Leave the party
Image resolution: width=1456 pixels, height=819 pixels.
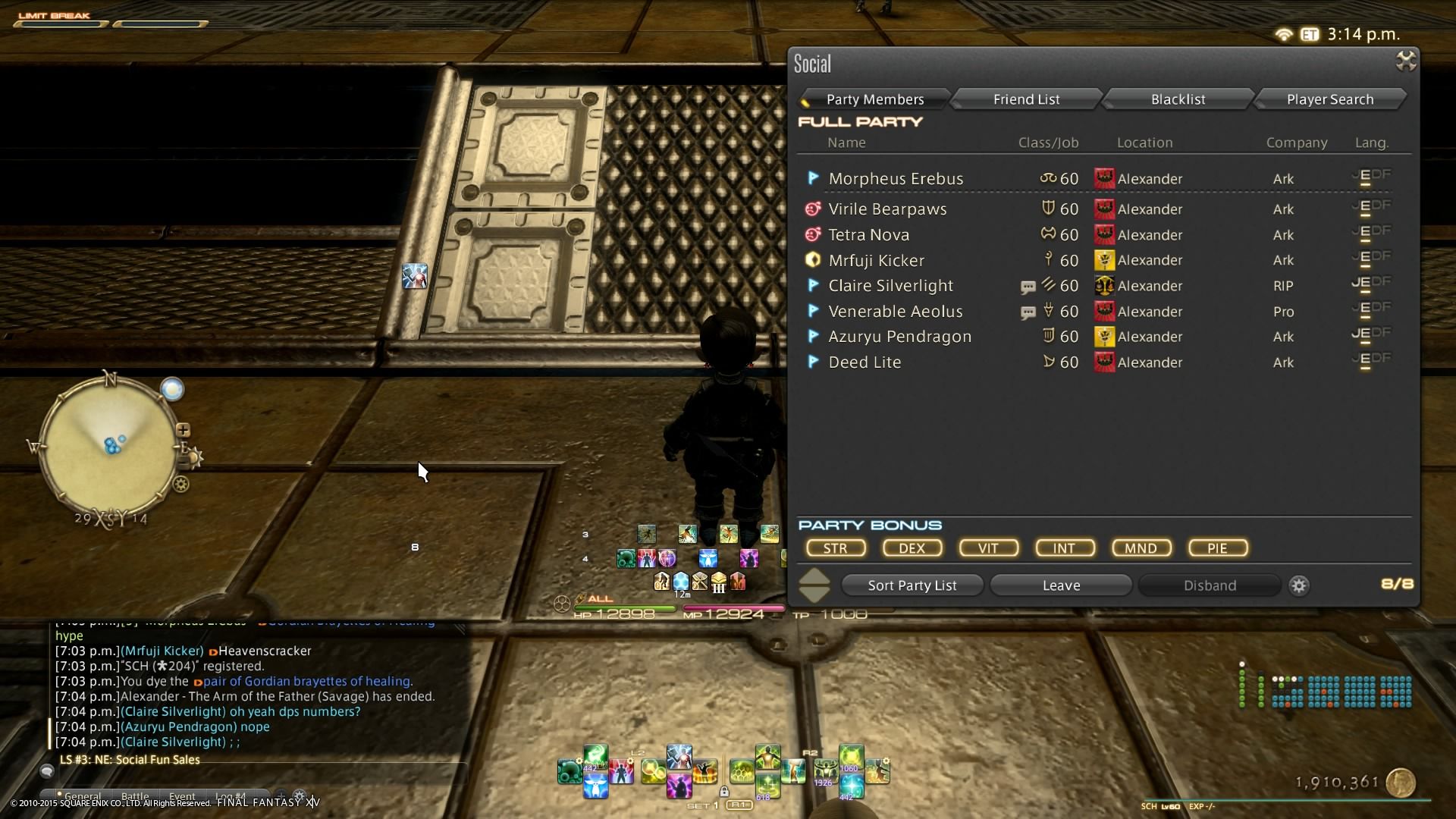click(x=1061, y=585)
